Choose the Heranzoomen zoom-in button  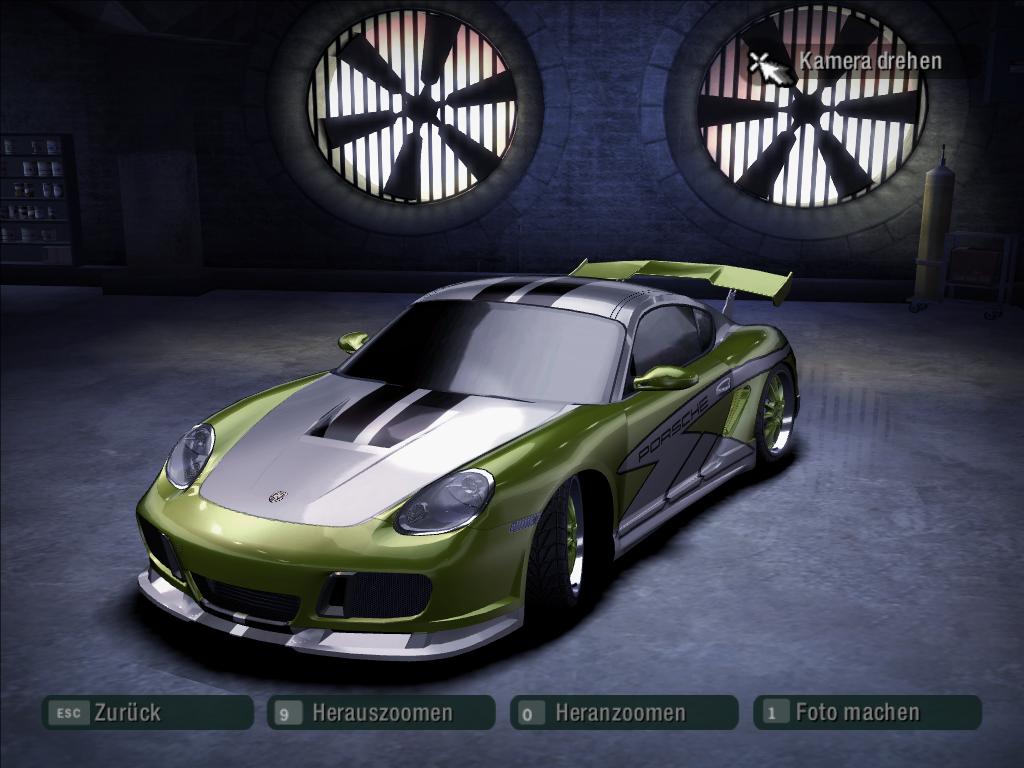623,713
